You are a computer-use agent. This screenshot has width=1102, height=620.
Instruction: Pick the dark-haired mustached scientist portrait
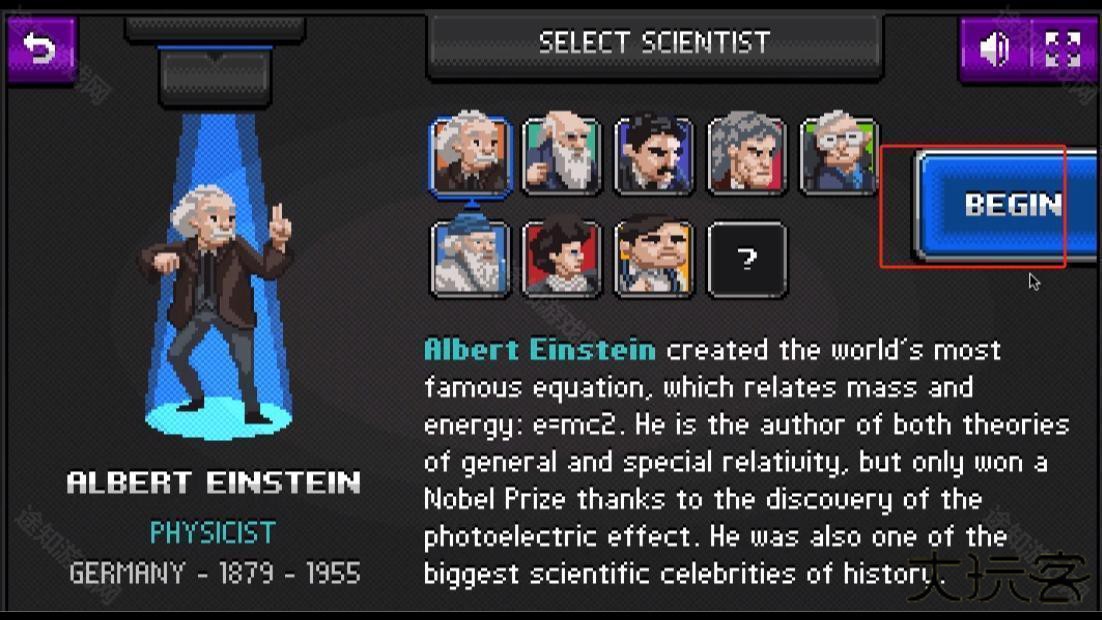(655, 155)
